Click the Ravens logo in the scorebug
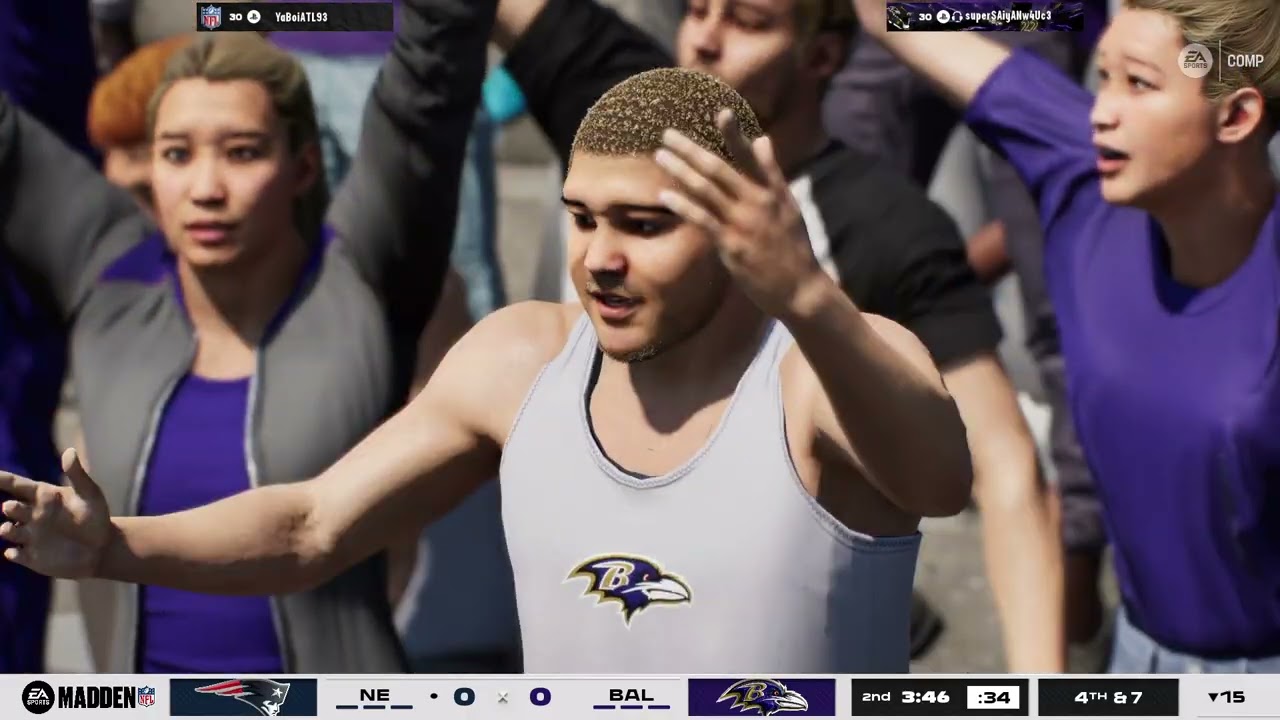Screen dimensions: 1280x720 click(x=761, y=697)
